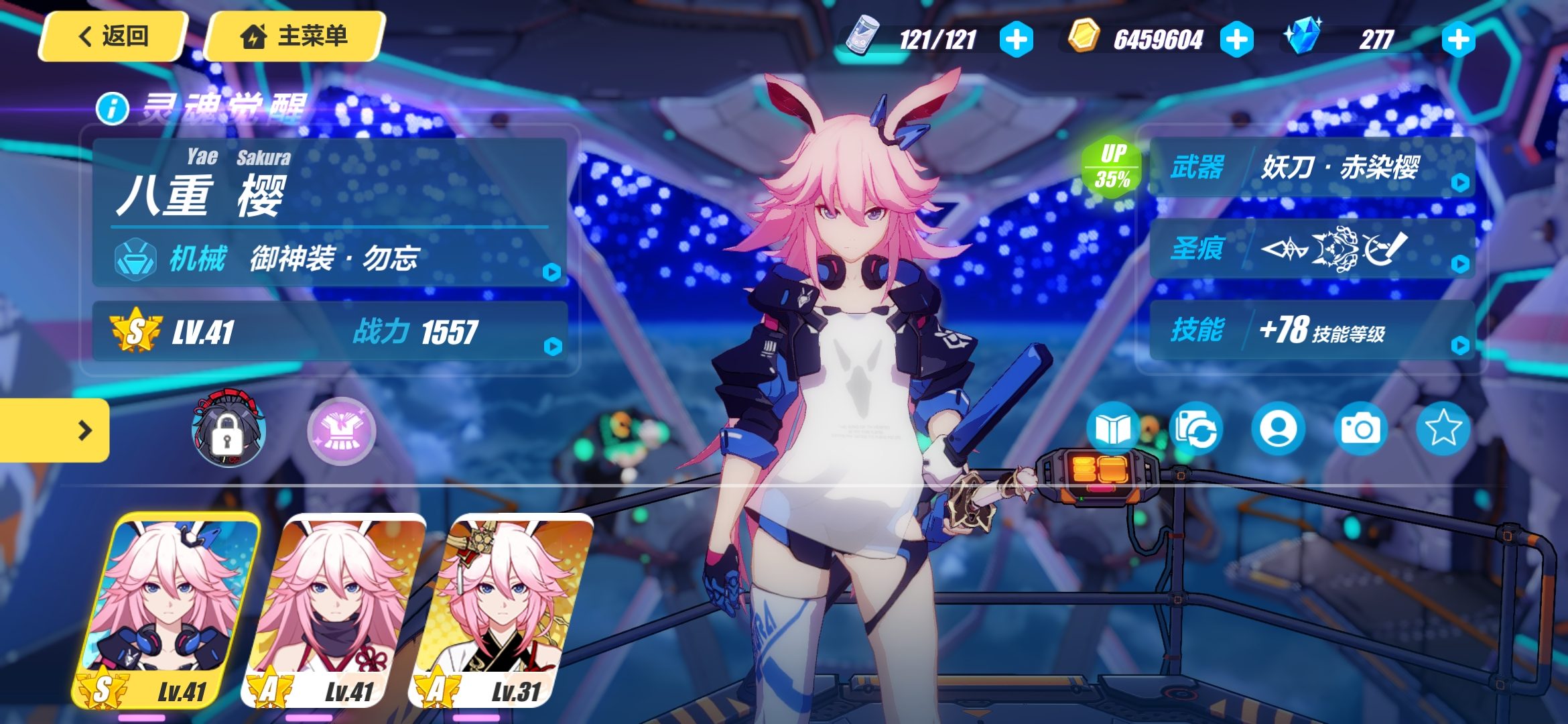This screenshot has width=1568, height=724.
Task: Open the 技能 skills panel
Action: point(1312,330)
